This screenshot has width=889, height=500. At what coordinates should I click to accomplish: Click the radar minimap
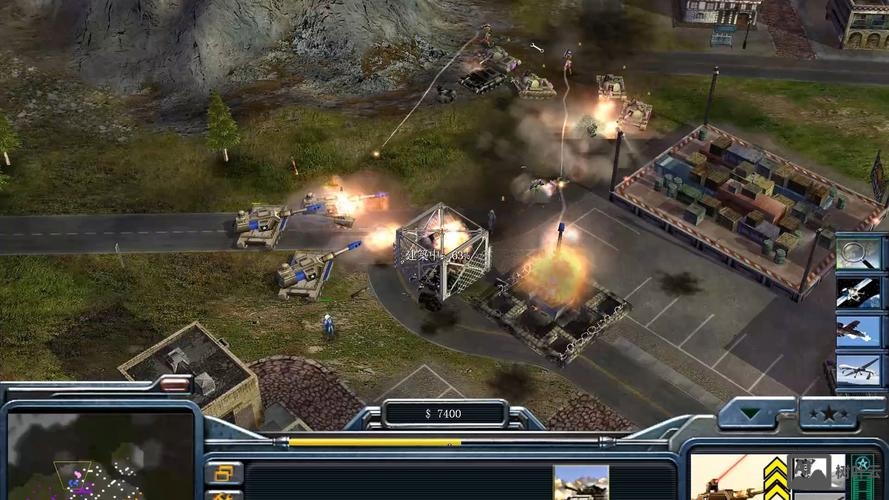(98, 457)
